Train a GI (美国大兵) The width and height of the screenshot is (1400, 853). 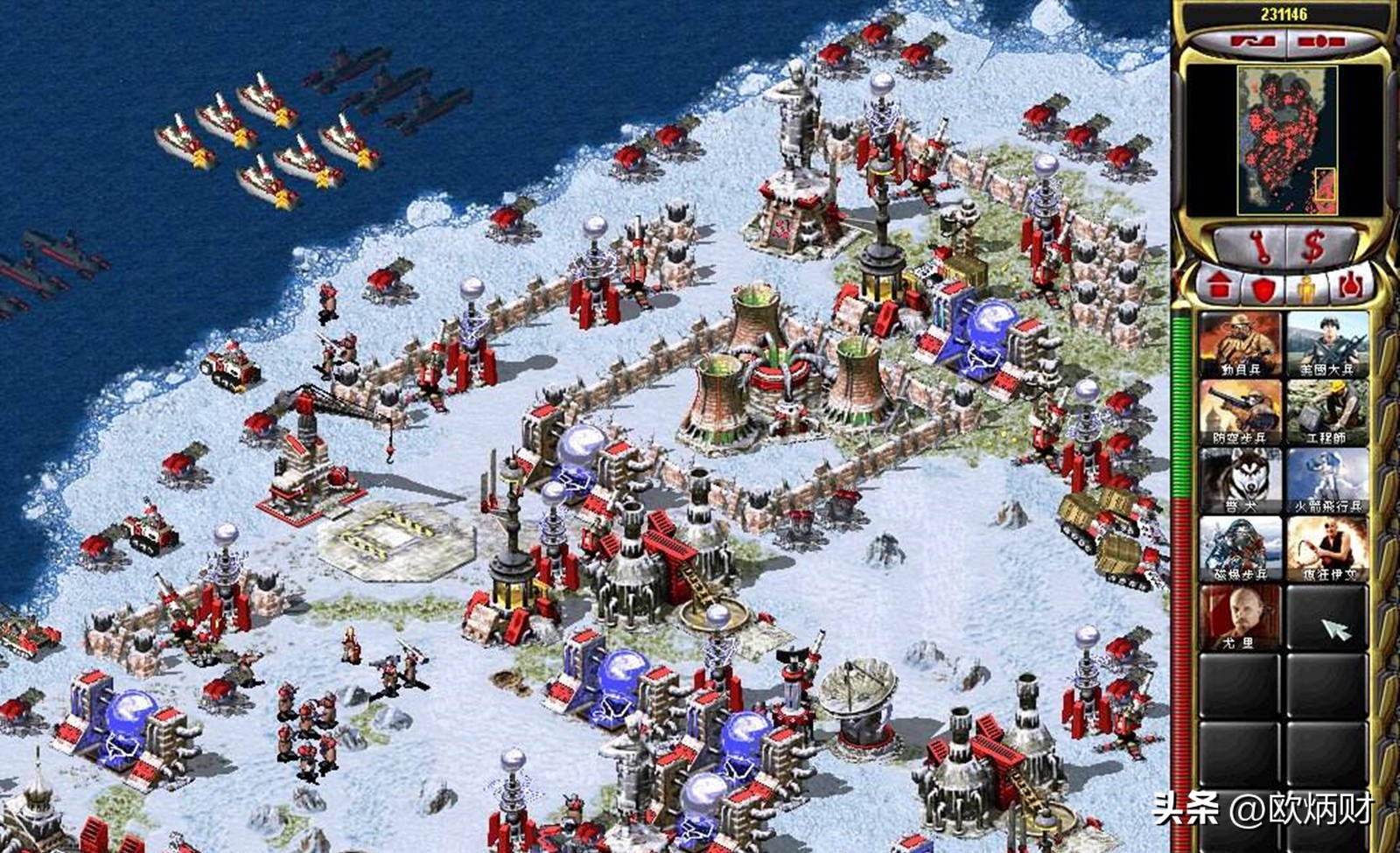1326,344
